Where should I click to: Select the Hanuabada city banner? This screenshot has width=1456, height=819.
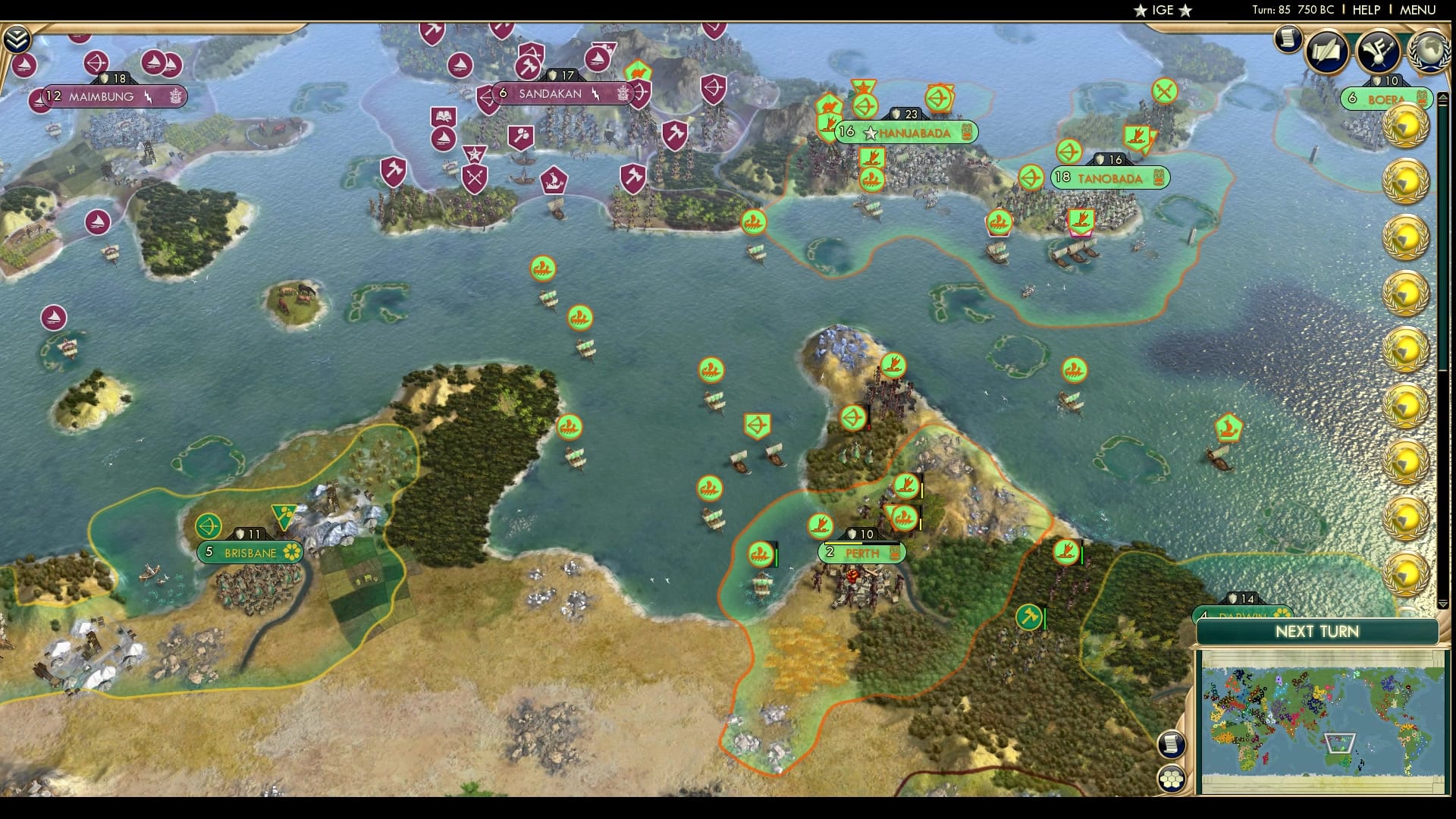tap(906, 133)
